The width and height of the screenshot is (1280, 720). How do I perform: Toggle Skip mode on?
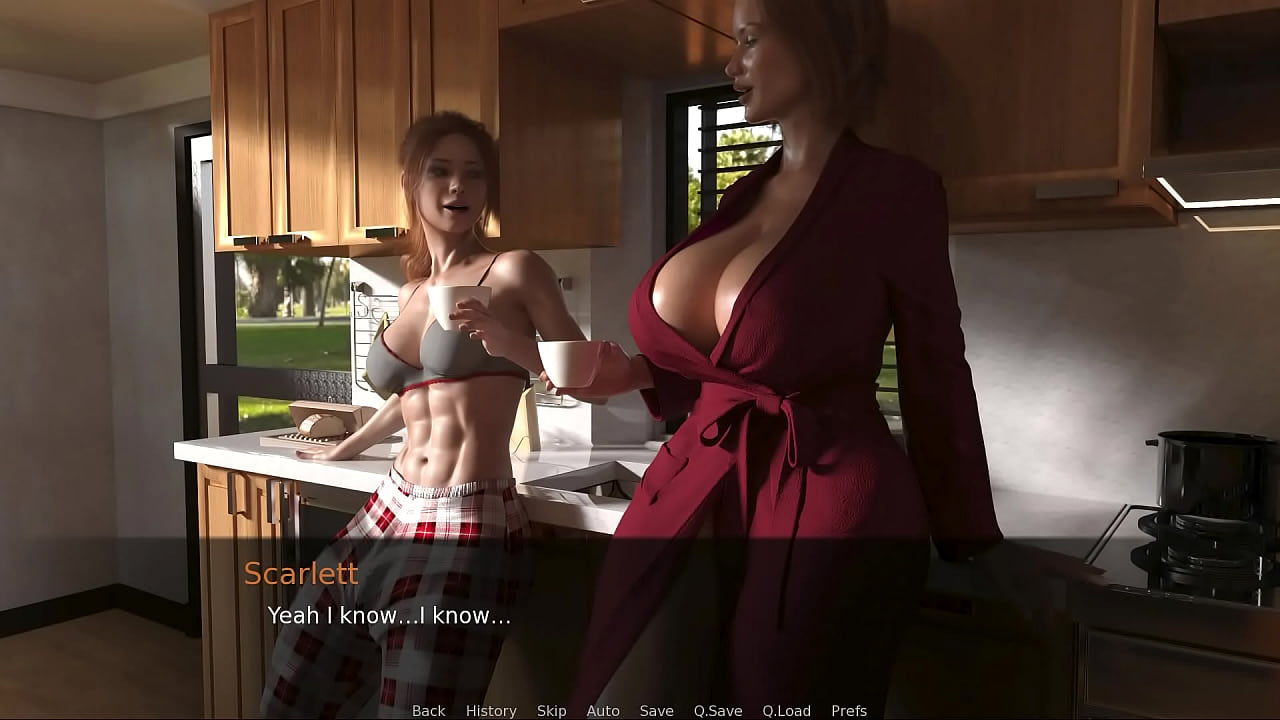(x=551, y=710)
